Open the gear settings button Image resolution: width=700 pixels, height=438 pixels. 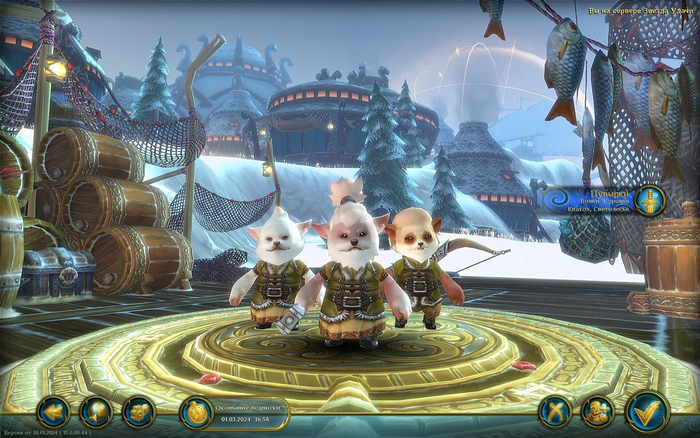tap(139, 411)
